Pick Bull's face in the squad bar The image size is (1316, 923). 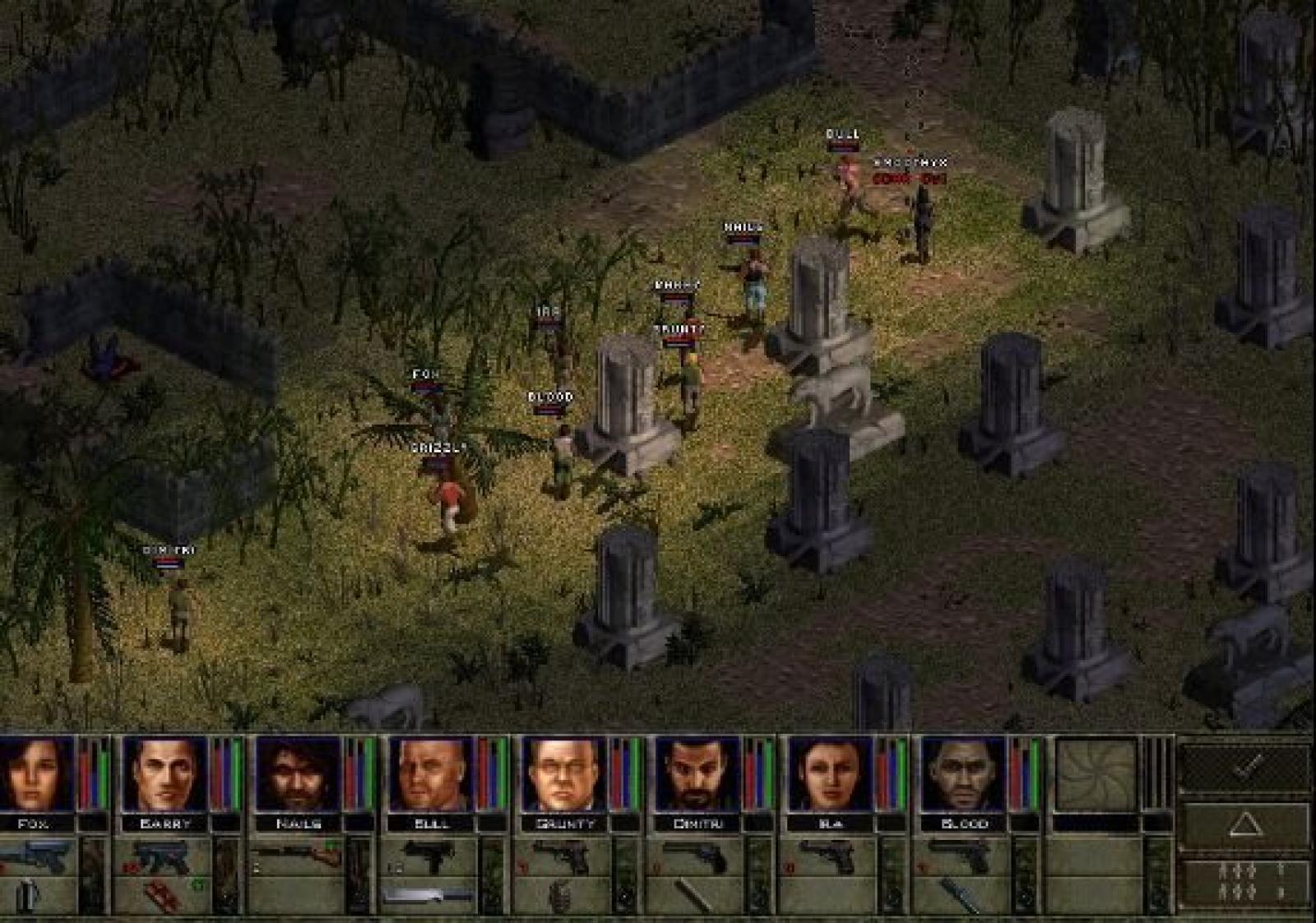[431, 773]
